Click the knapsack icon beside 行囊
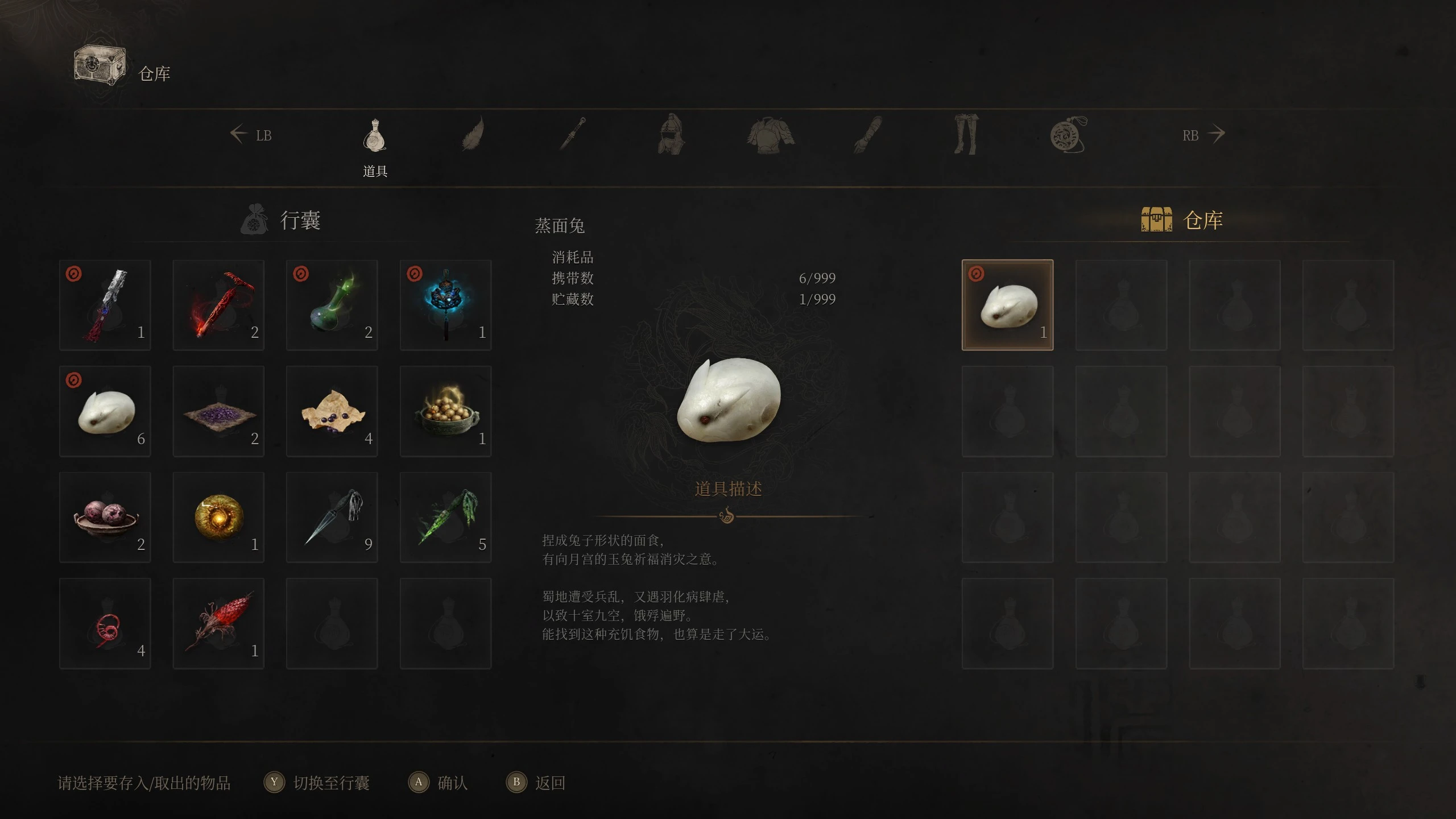Screen dimensions: 1456x819 255,221
